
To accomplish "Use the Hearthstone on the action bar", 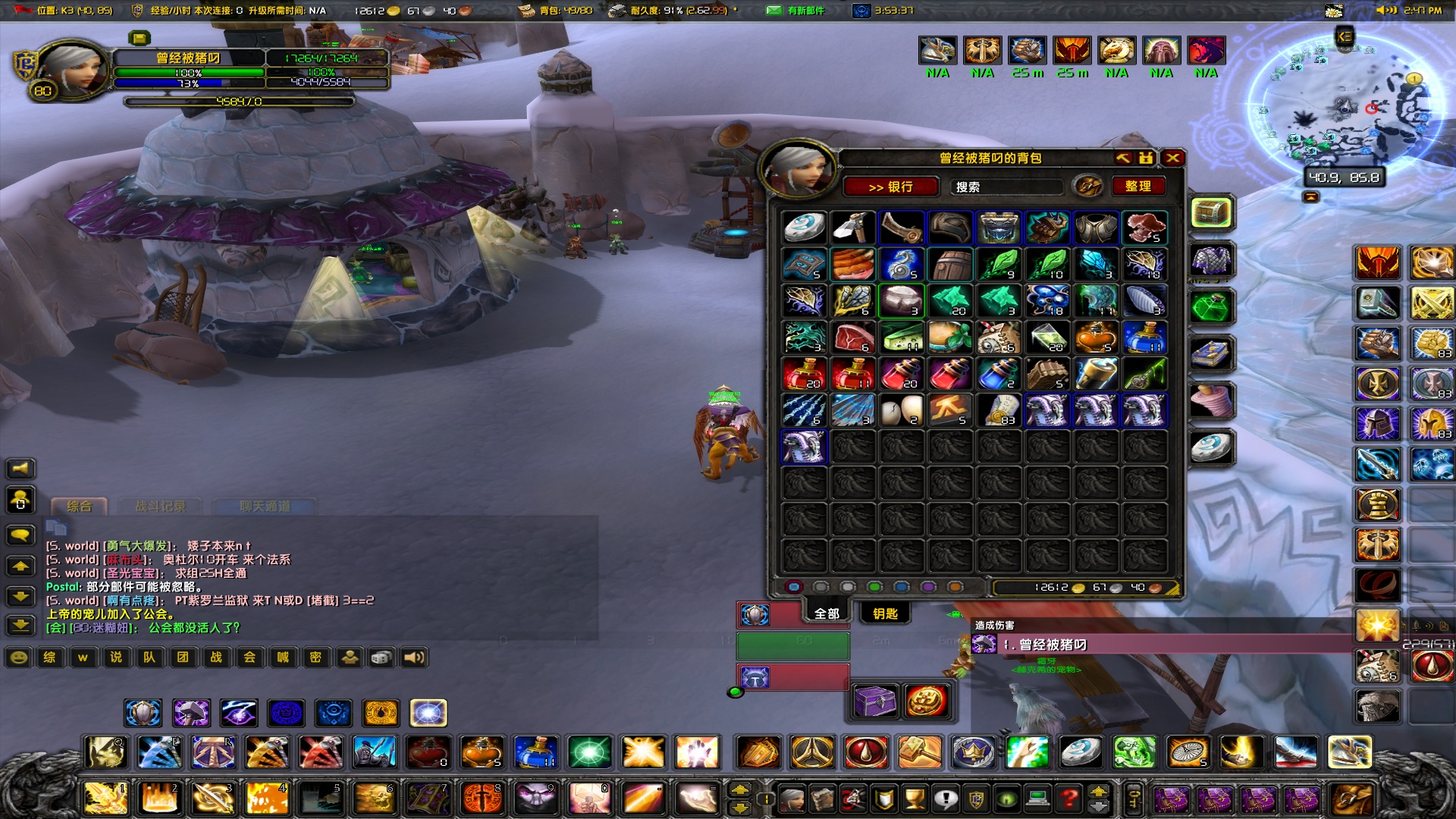I will 1080,752.
